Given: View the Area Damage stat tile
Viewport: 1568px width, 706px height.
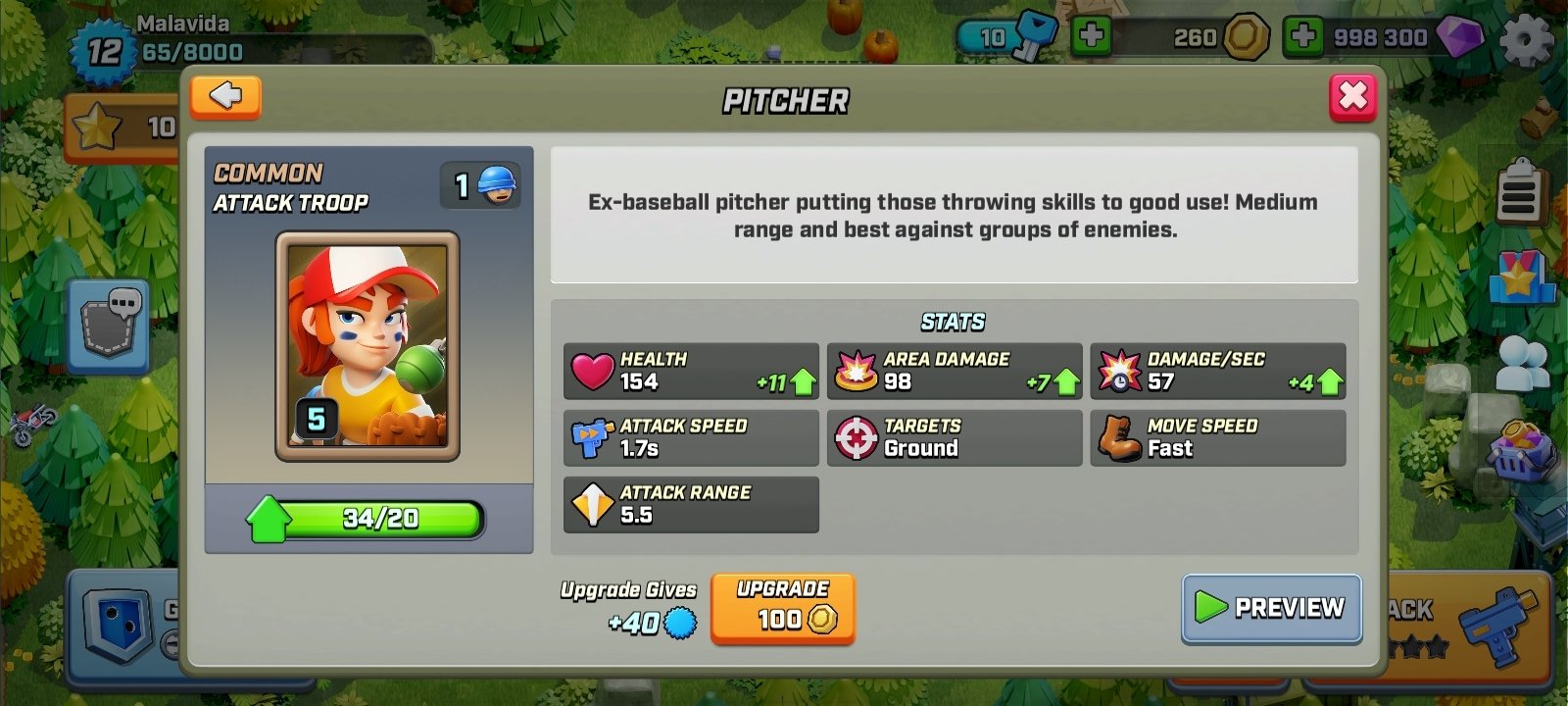Looking at the screenshot, I should click(x=954, y=372).
